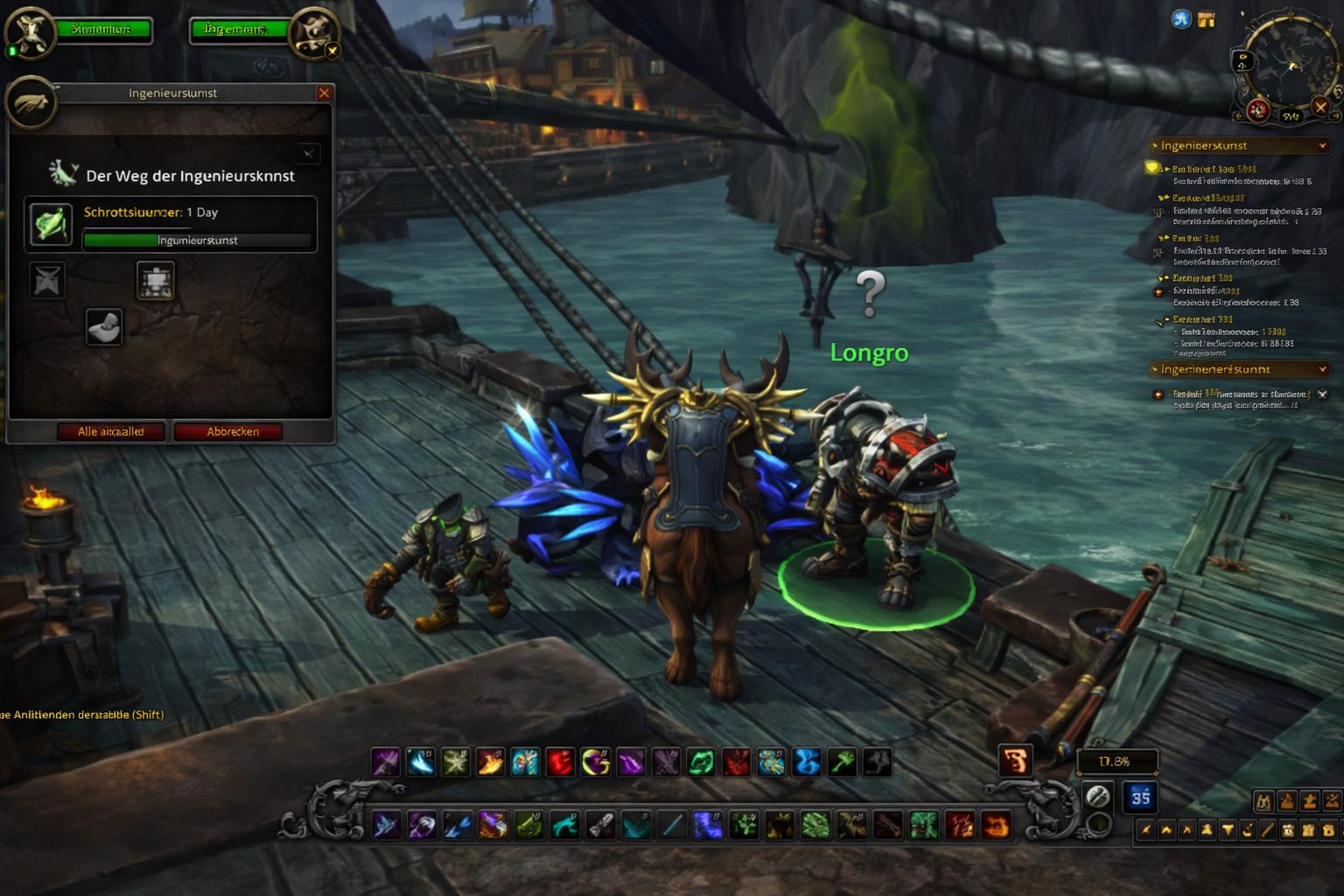1344x896 pixels.
Task: Collapse the first Ingenieurskunst quest section
Action: coord(1323,145)
